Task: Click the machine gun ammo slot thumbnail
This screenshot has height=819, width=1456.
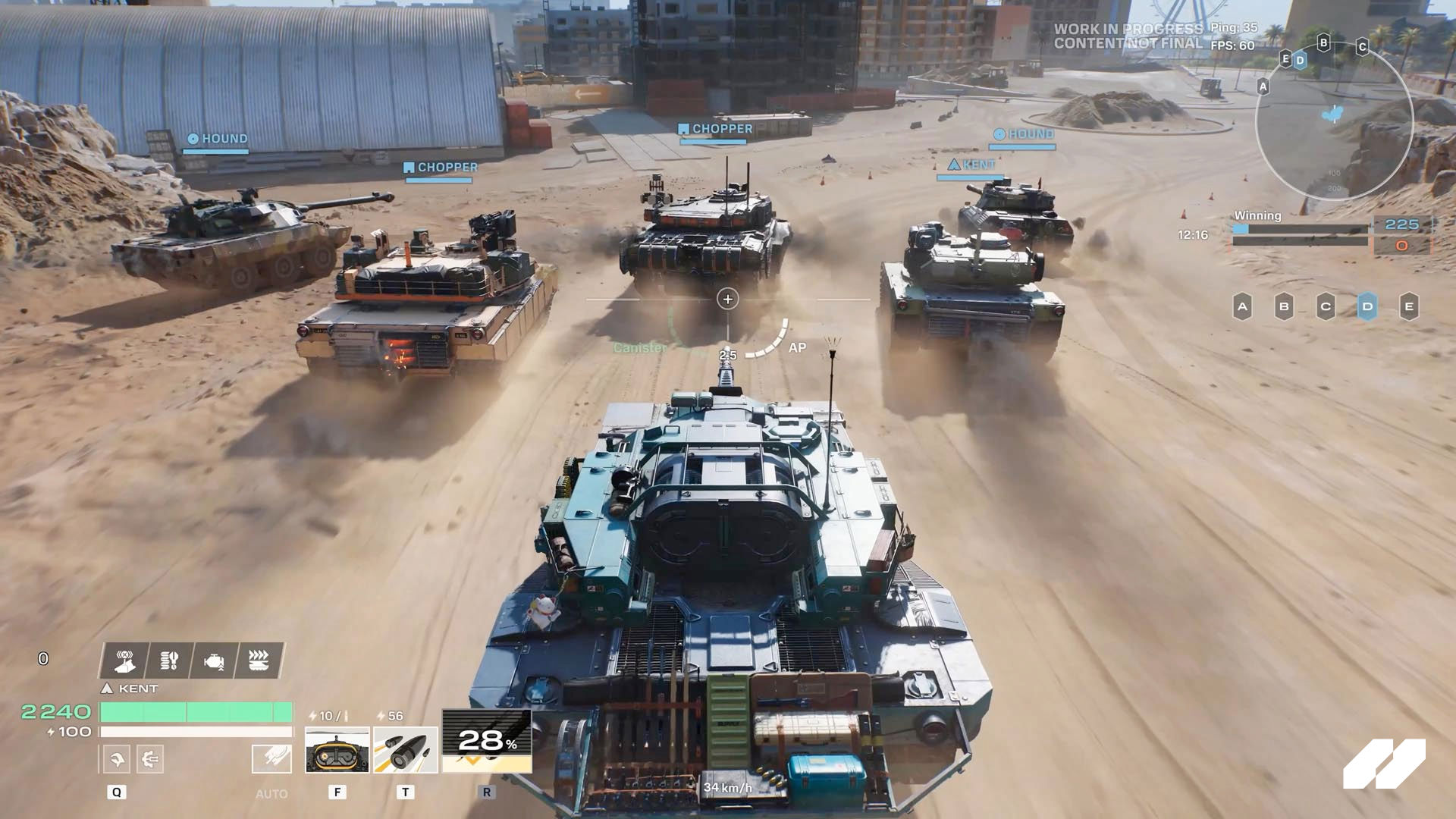Action: [x=337, y=751]
